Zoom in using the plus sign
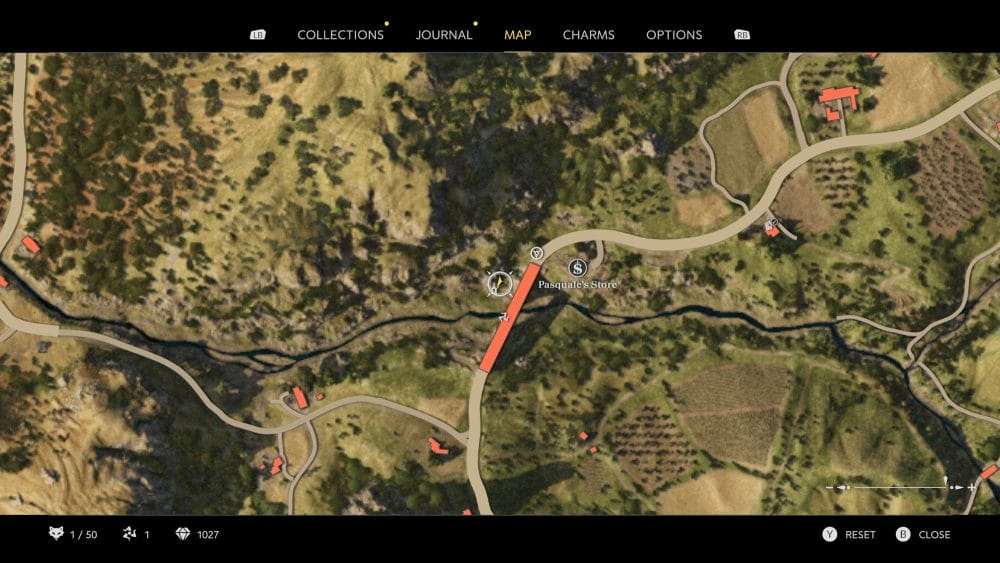This screenshot has height=563, width=1000. point(971,487)
